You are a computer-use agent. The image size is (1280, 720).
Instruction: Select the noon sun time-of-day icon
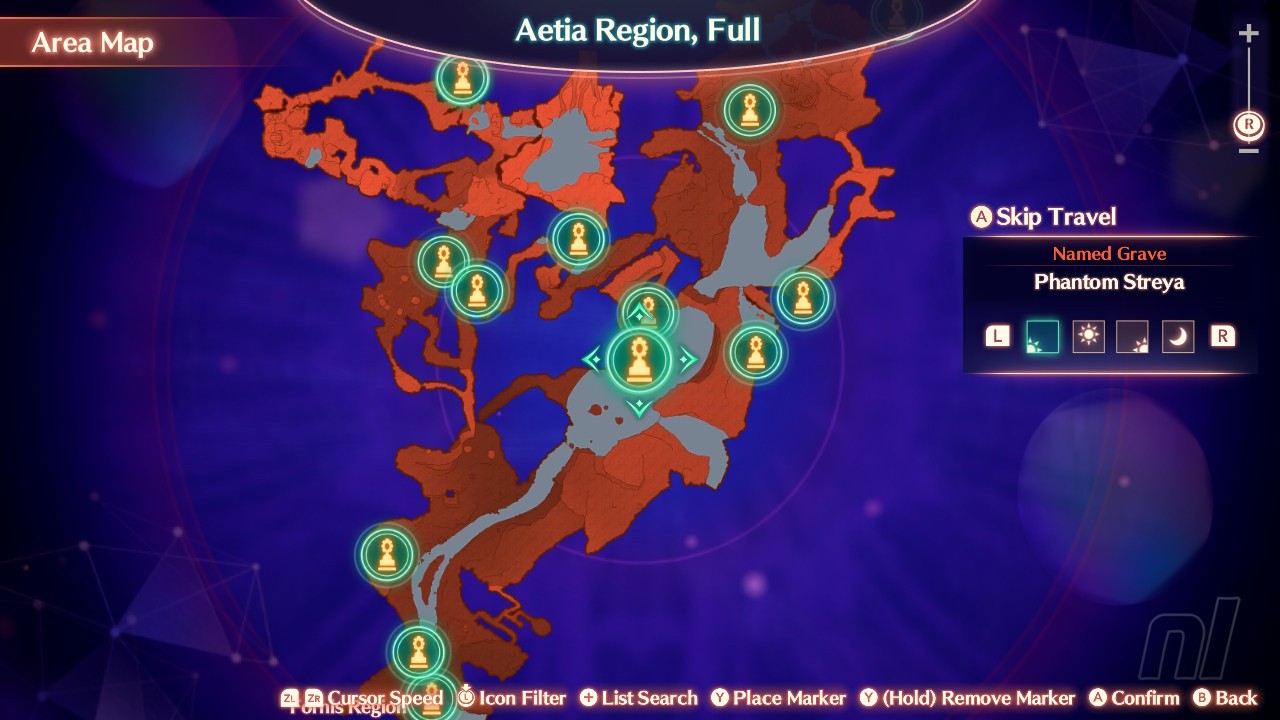[x=1088, y=336]
